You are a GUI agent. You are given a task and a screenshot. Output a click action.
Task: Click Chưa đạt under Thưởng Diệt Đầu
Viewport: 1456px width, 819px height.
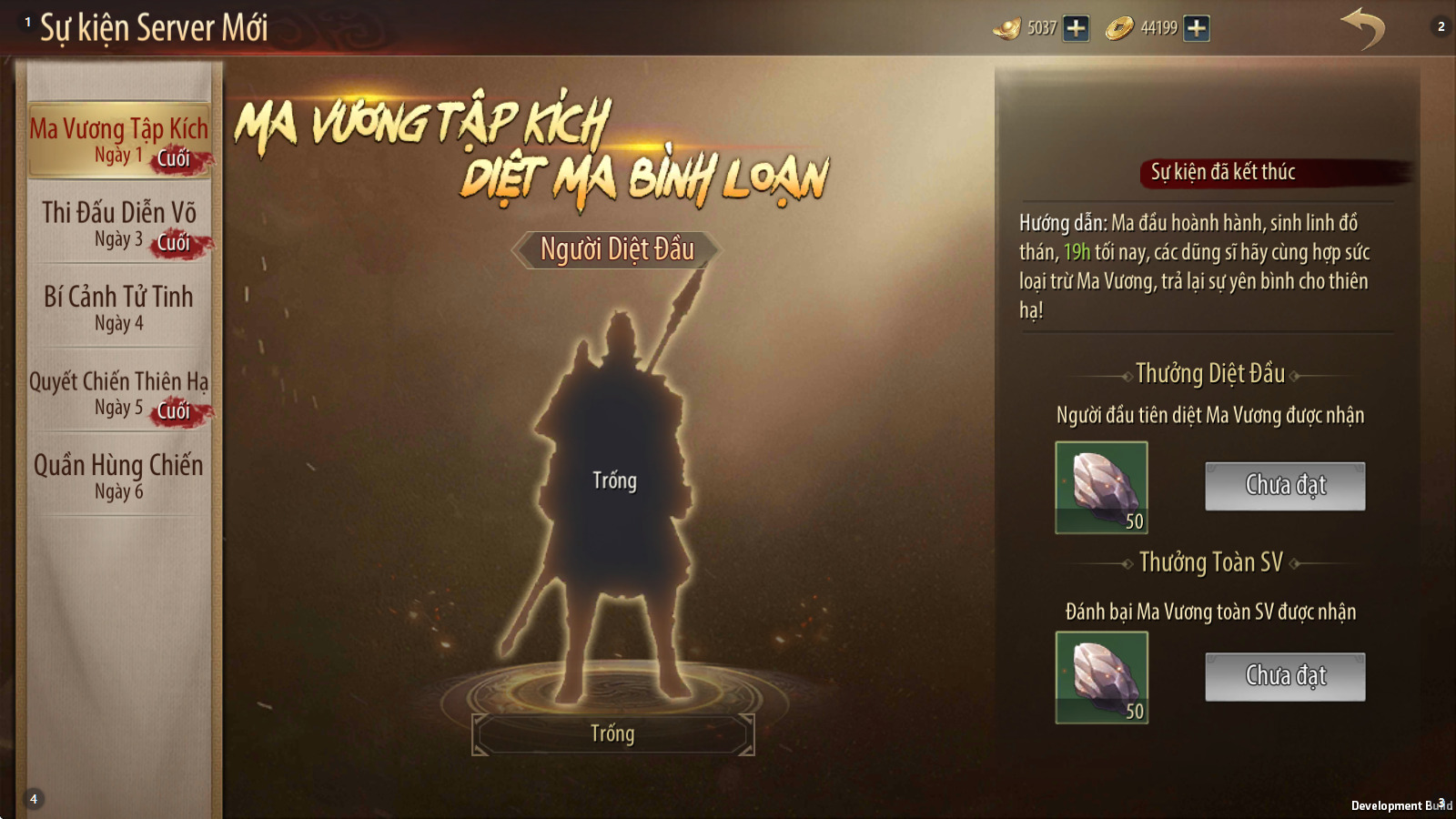pyautogui.click(x=1285, y=486)
